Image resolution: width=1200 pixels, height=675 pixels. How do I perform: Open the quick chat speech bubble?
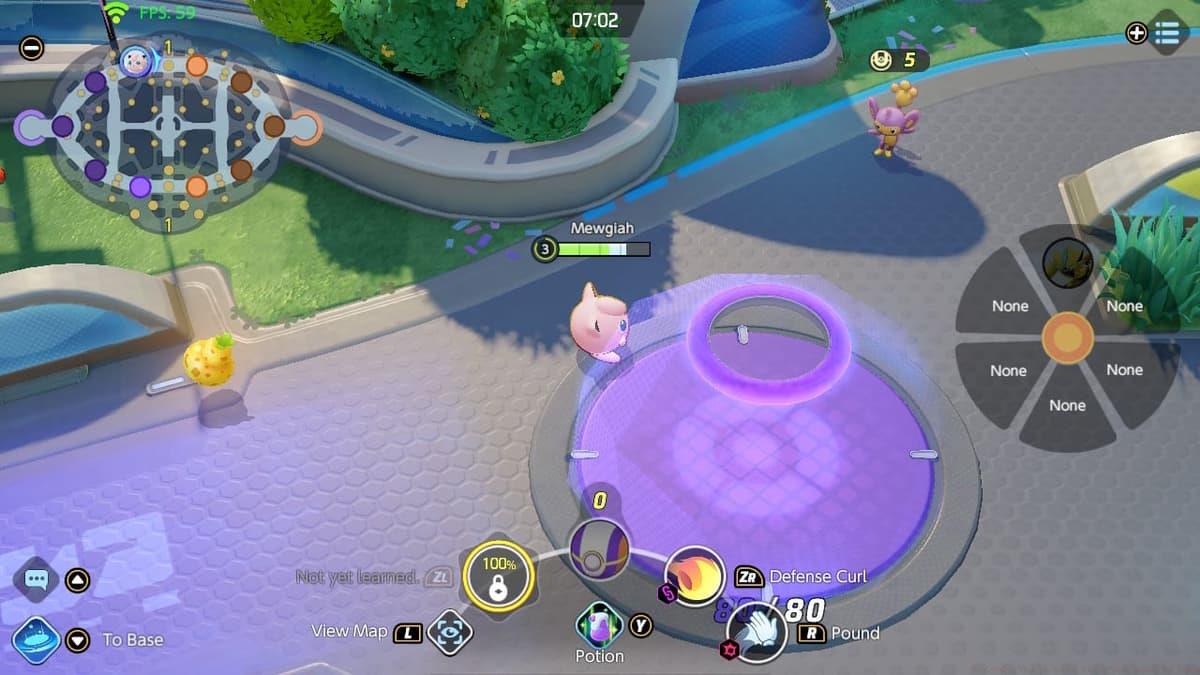pos(37,579)
